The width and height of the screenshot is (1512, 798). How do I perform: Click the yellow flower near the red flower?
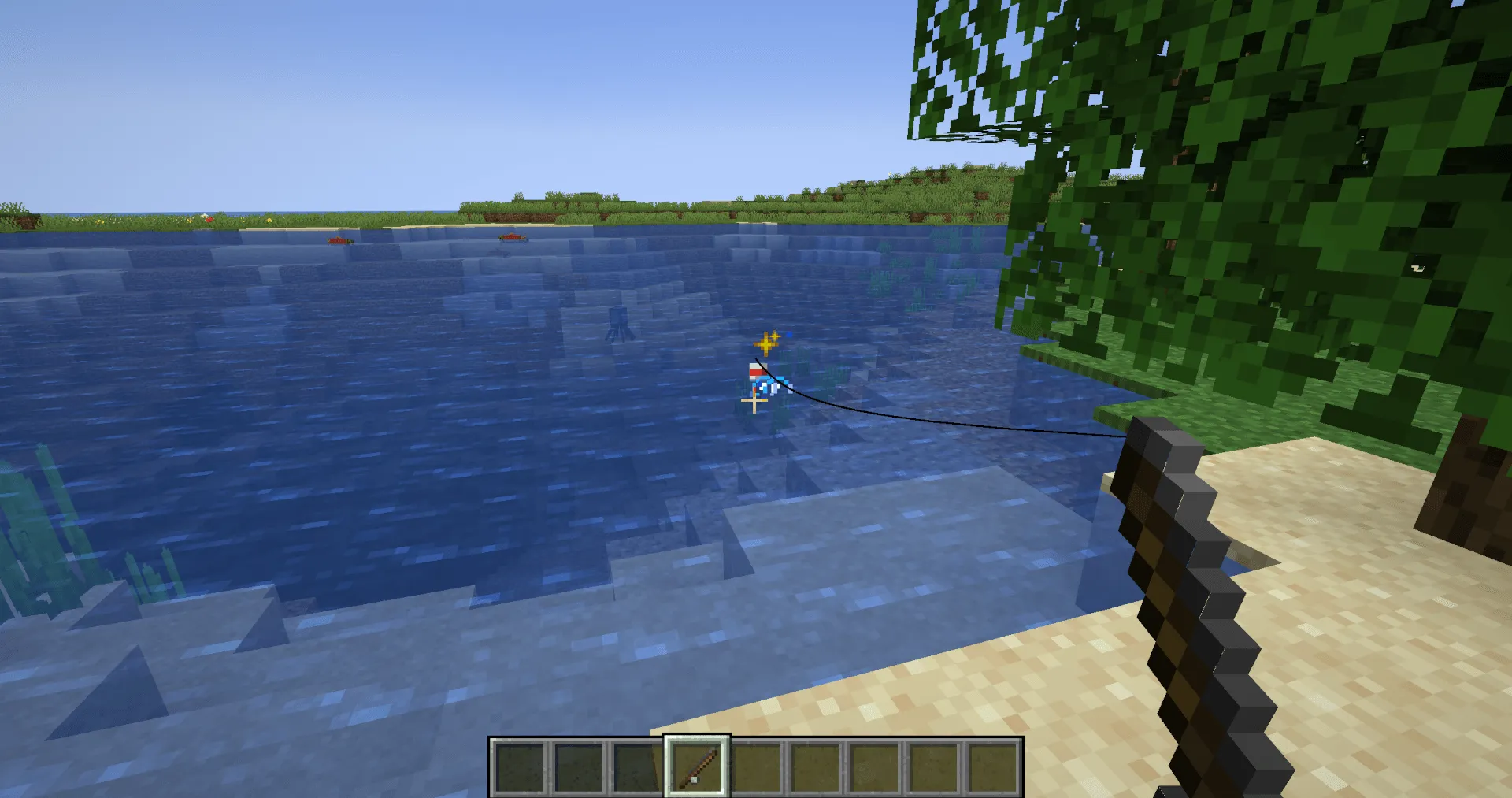click(x=189, y=220)
